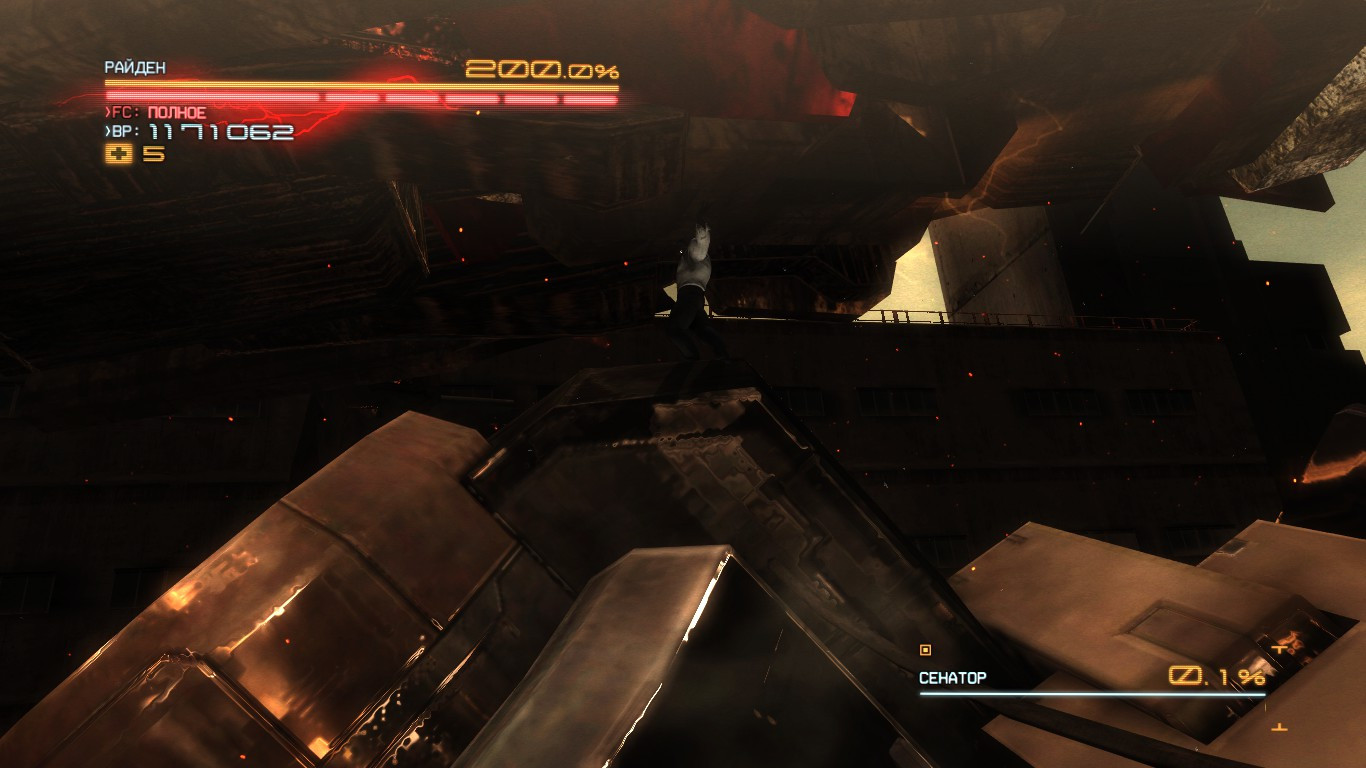Toggle the health pack counter showing 5
This screenshot has height=768, width=1366.
pyautogui.click(x=151, y=153)
